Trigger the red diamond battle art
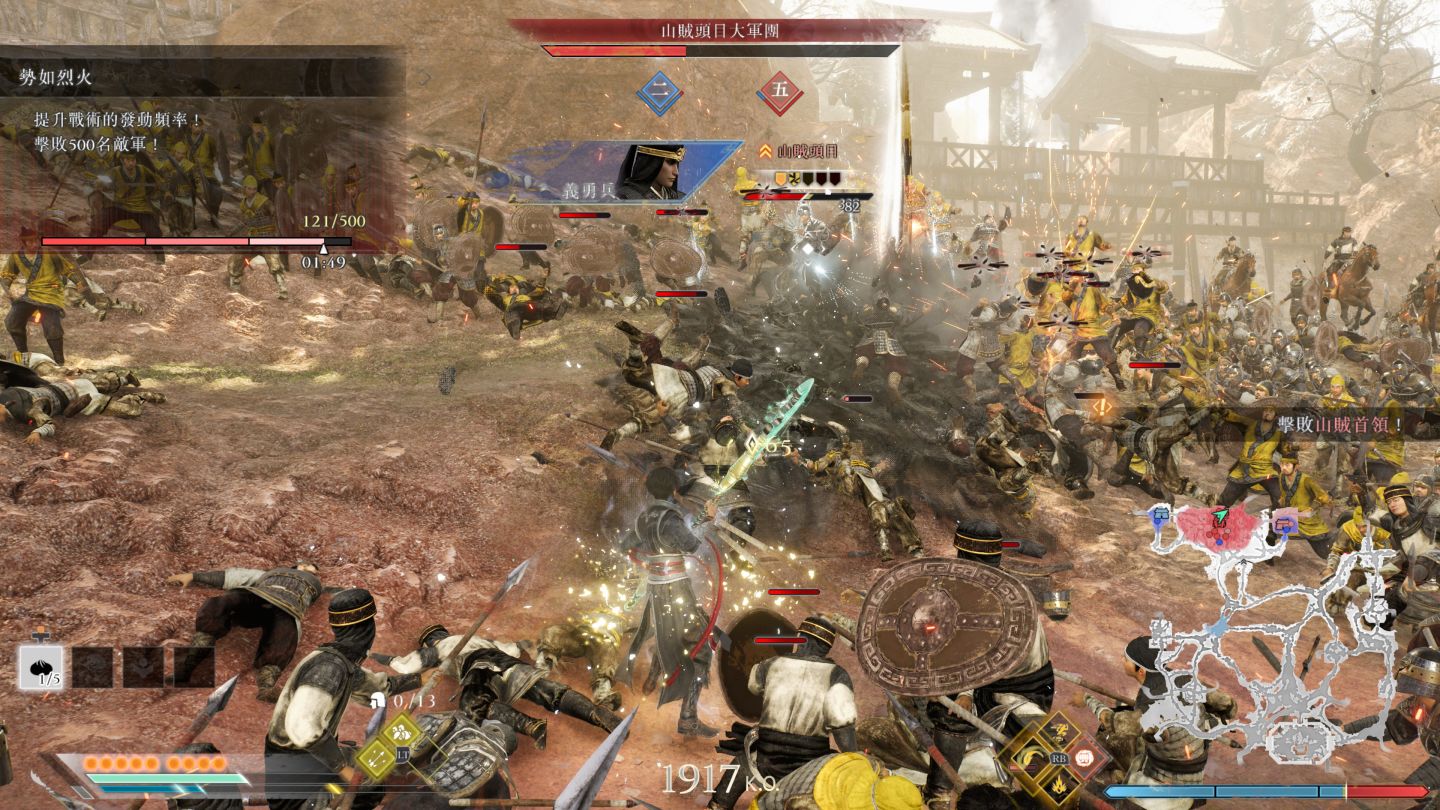Screen dimensions: 1440x810 tap(1086, 757)
